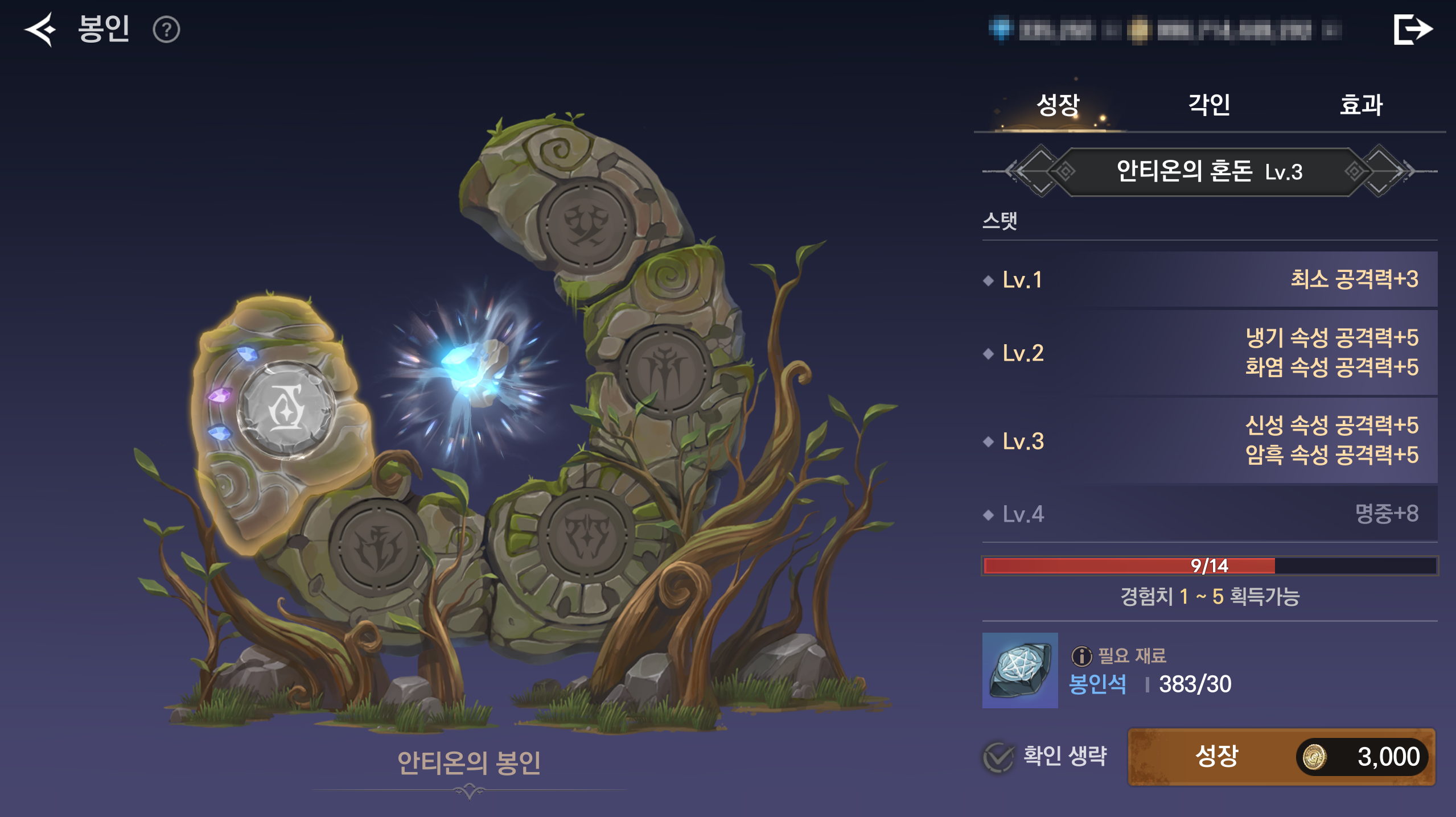1456x817 pixels.
Task: Toggle the 확인 생략 checkbox
Action: click(x=998, y=757)
